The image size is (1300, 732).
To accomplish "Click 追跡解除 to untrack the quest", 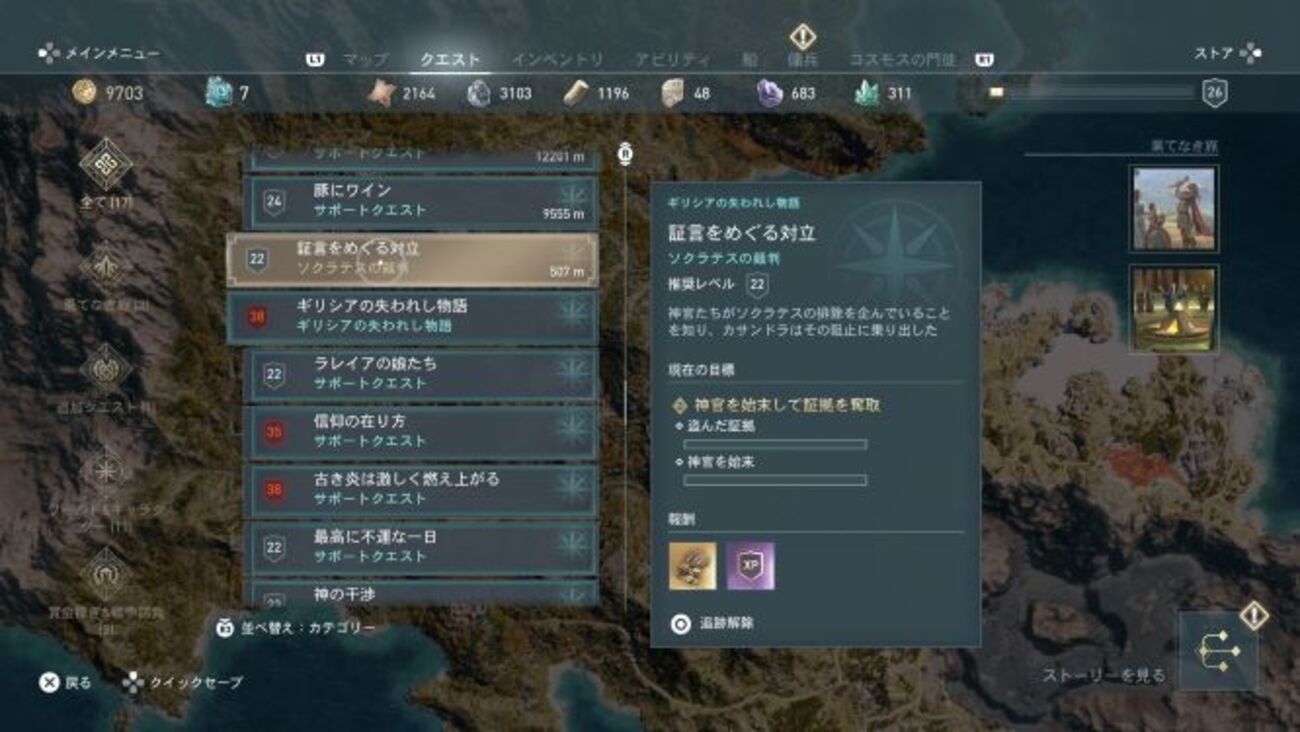I will pyautogui.click(x=714, y=623).
